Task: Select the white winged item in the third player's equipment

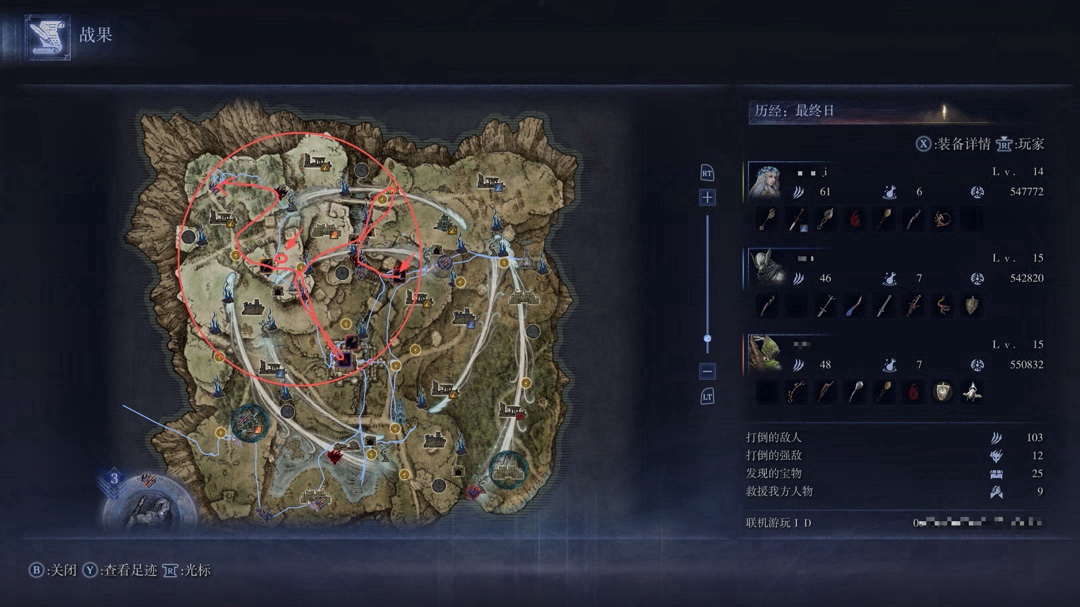Action: pyautogui.click(x=972, y=392)
